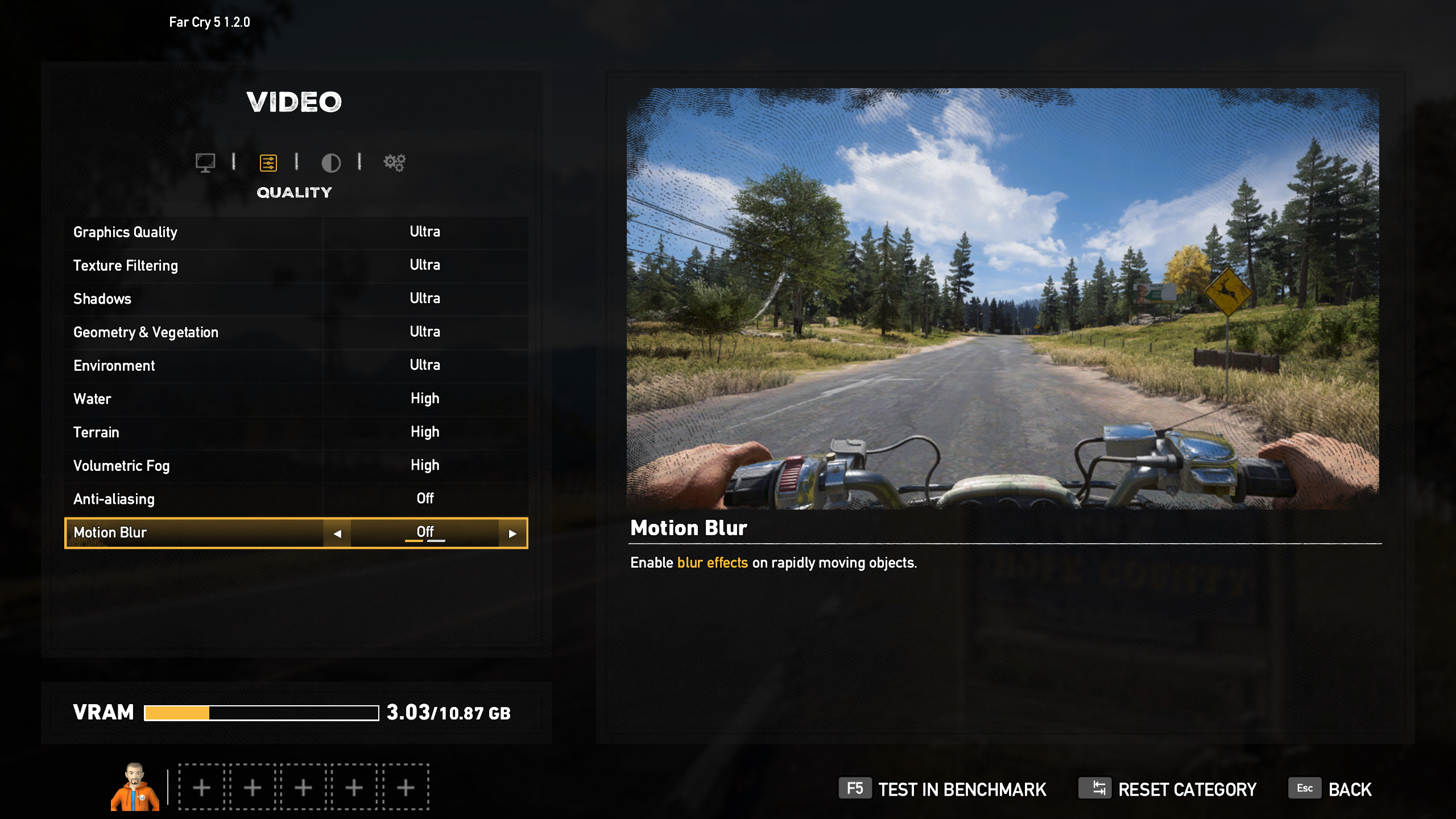Click the Volumetric Fog setting

pos(296,466)
